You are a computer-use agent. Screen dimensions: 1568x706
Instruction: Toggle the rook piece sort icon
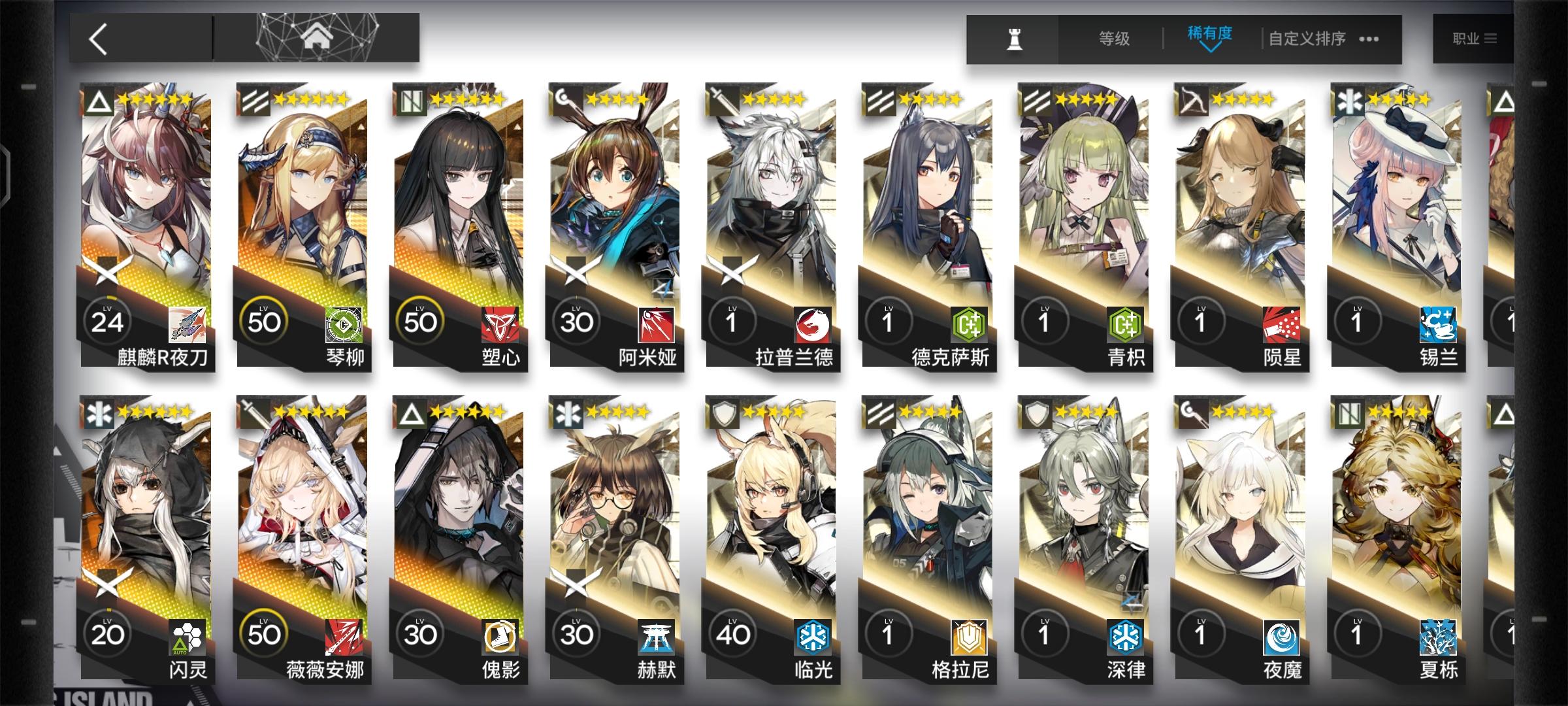pos(1013,39)
